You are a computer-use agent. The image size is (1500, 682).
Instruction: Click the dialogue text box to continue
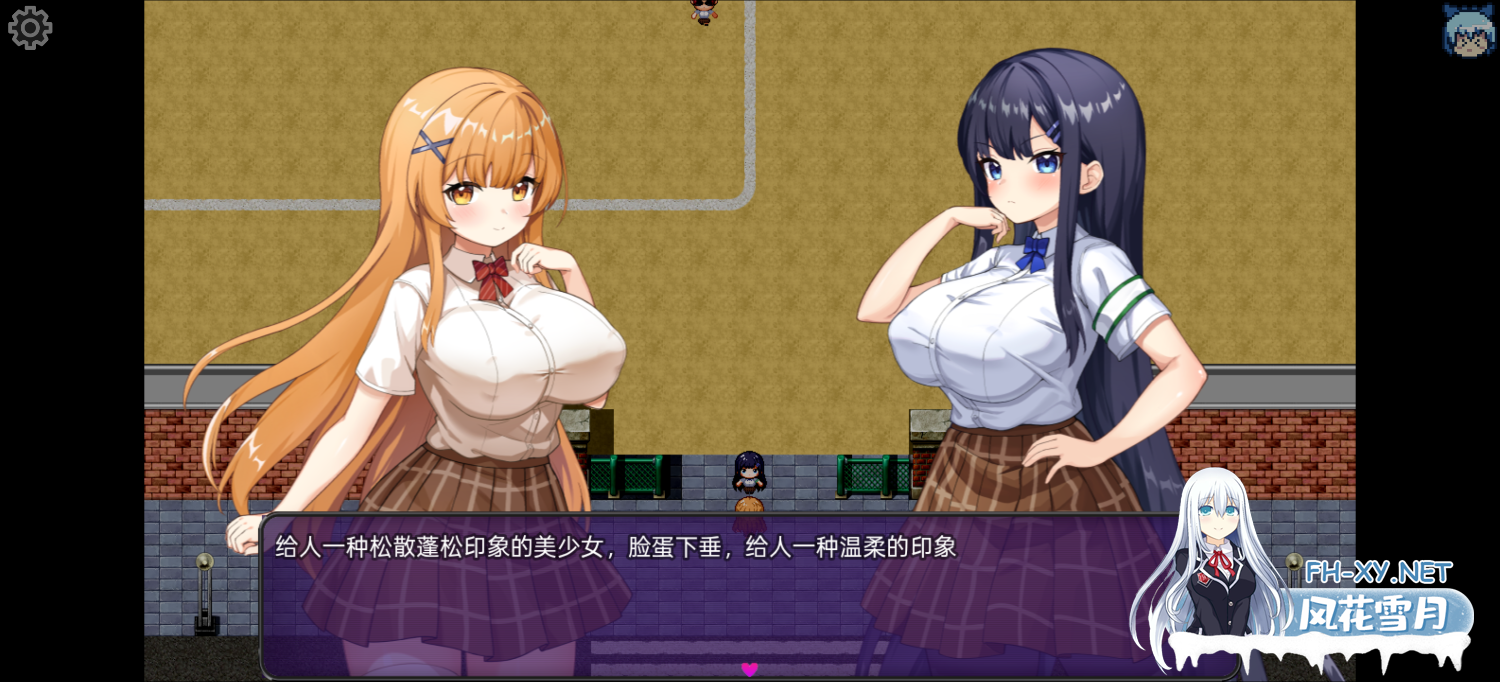[700, 600]
